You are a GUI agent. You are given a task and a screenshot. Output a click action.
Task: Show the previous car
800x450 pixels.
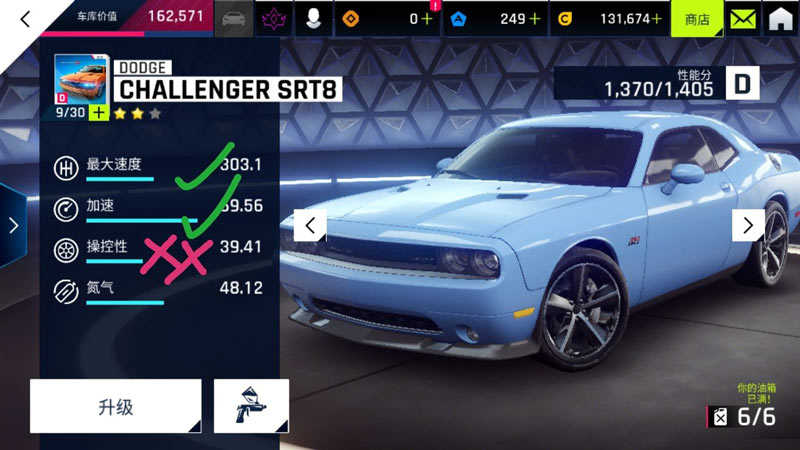pyautogui.click(x=310, y=225)
